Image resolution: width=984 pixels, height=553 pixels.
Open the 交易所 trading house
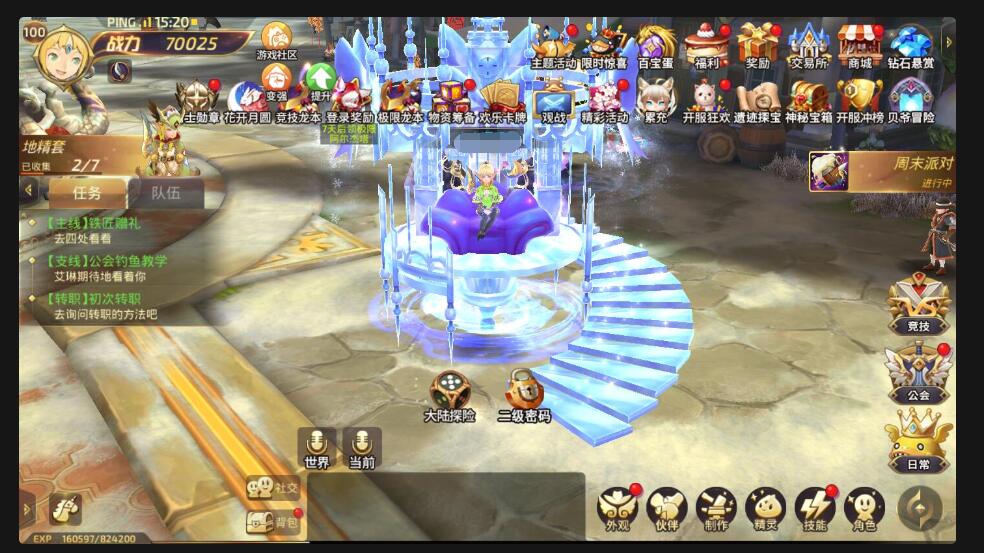tap(808, 46)
